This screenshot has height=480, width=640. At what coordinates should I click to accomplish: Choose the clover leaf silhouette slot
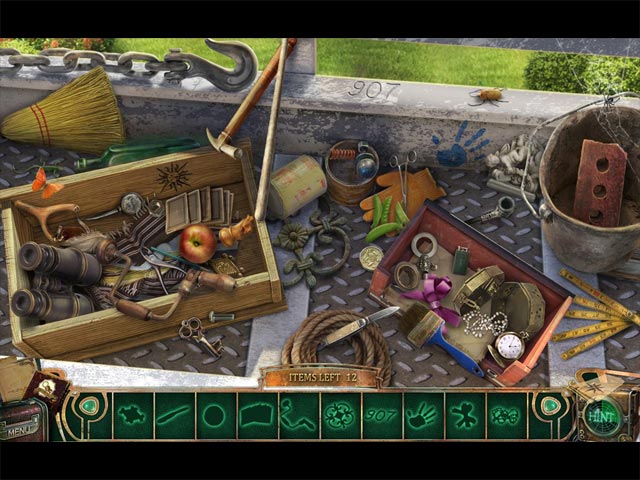[464, 415]
